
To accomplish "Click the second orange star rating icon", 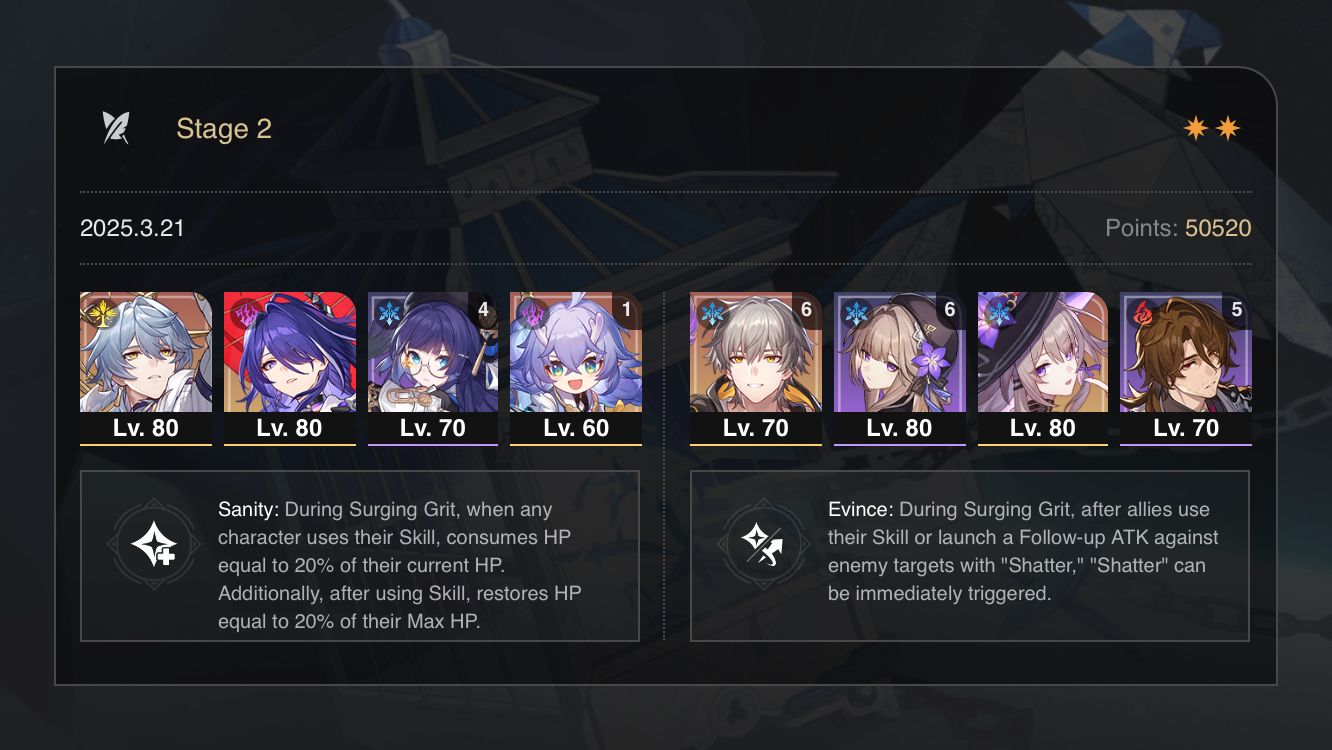I will 1228,128.
